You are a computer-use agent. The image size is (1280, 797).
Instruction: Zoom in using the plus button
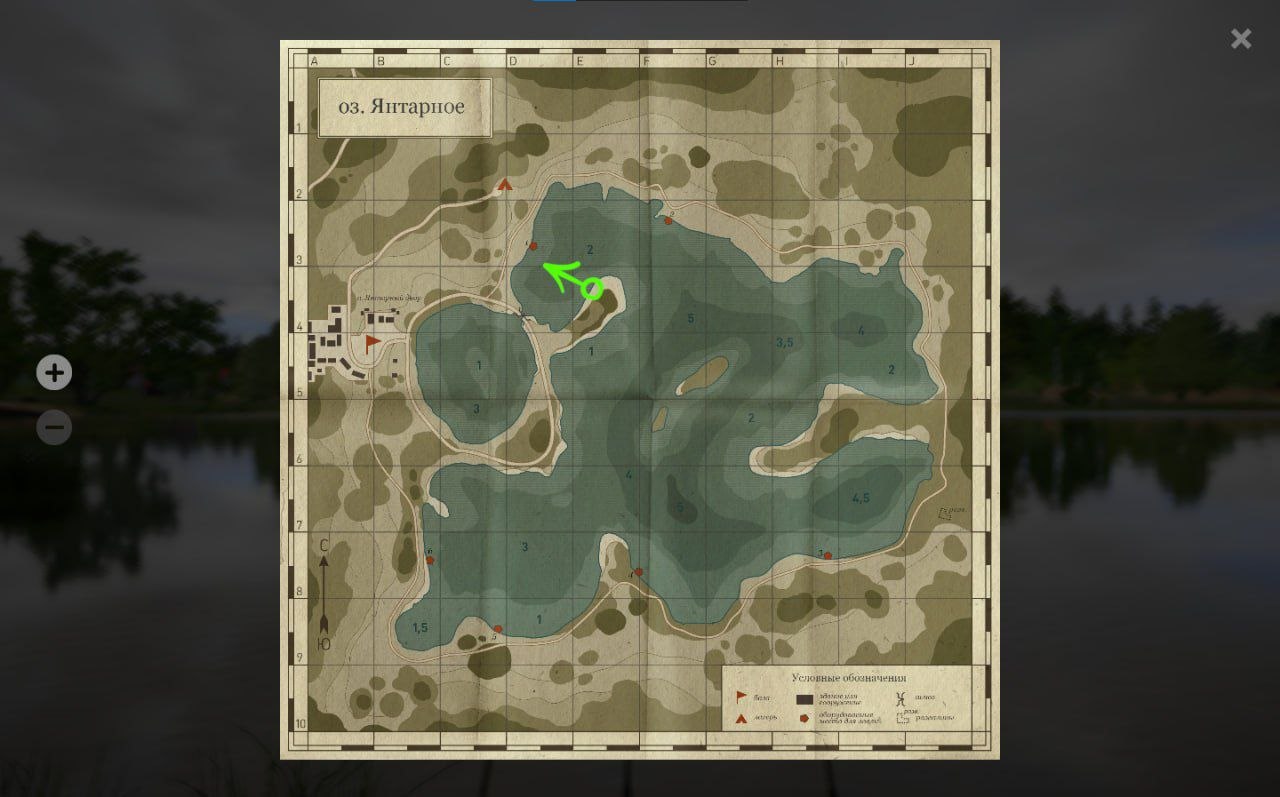[54, 372]
